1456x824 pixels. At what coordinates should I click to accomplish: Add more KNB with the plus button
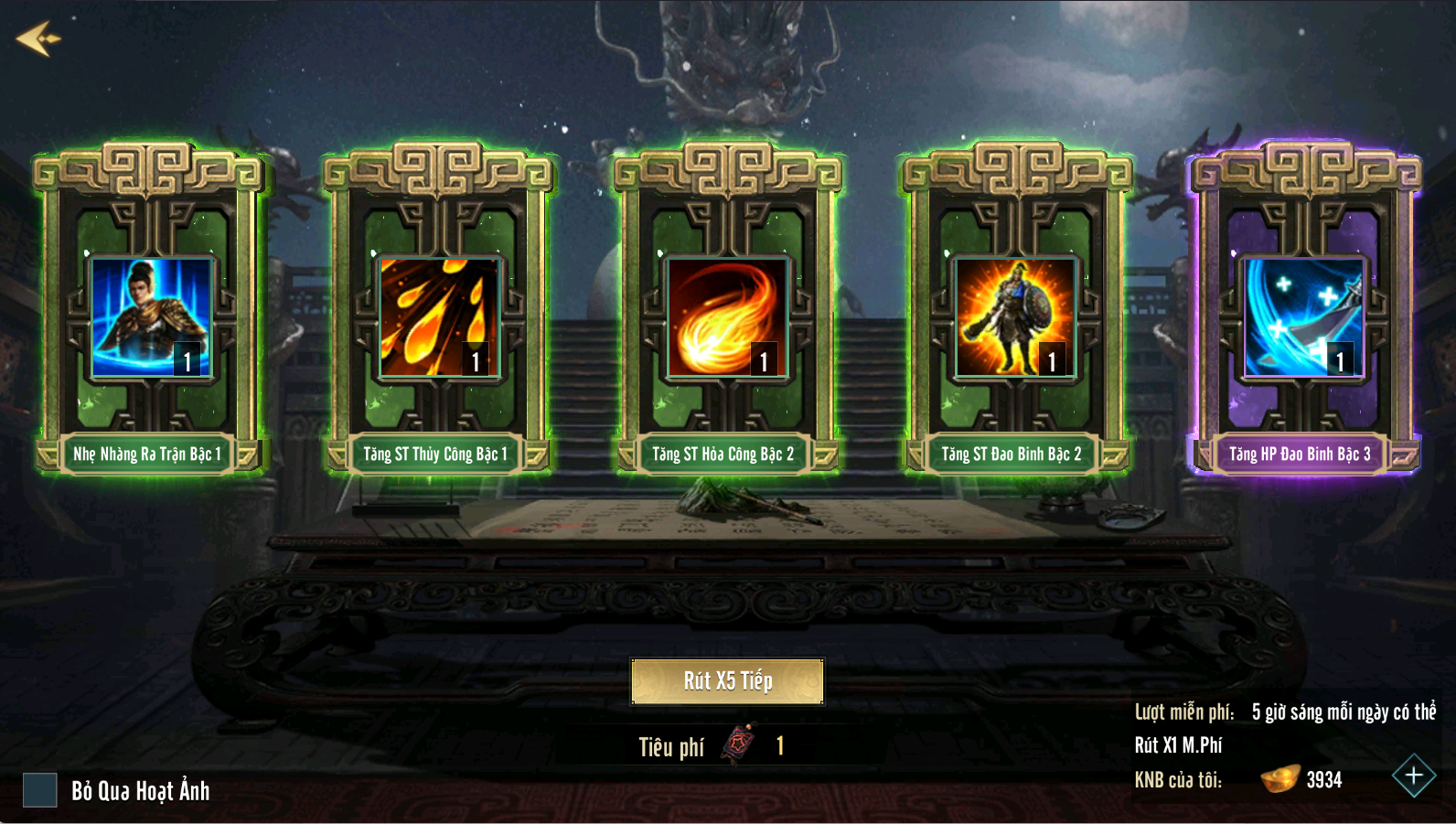coord(1413,776)
